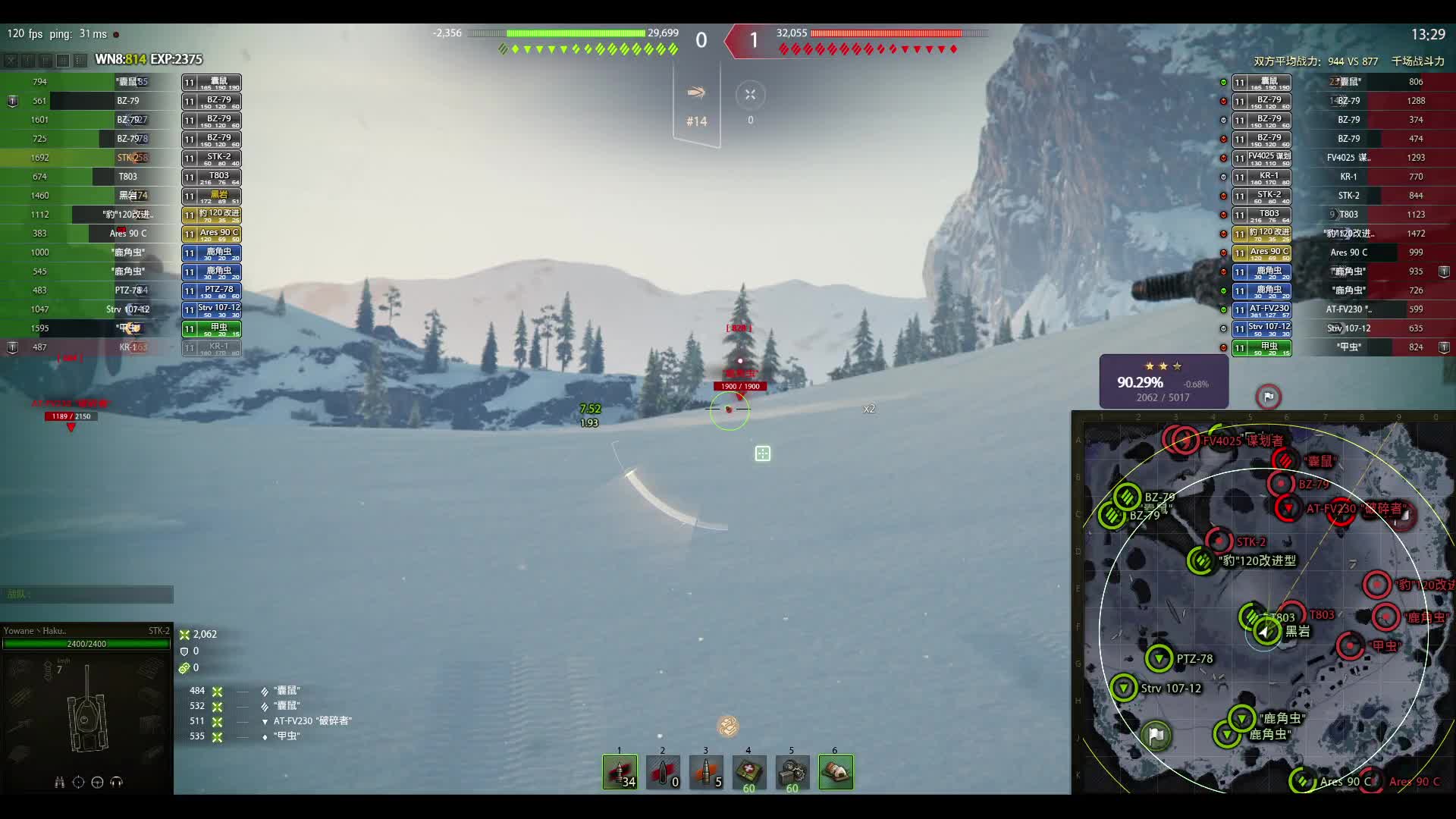
Task: Click the white flag base marker on minimap
Action: pyautogui.click(x=1156, y=735)
